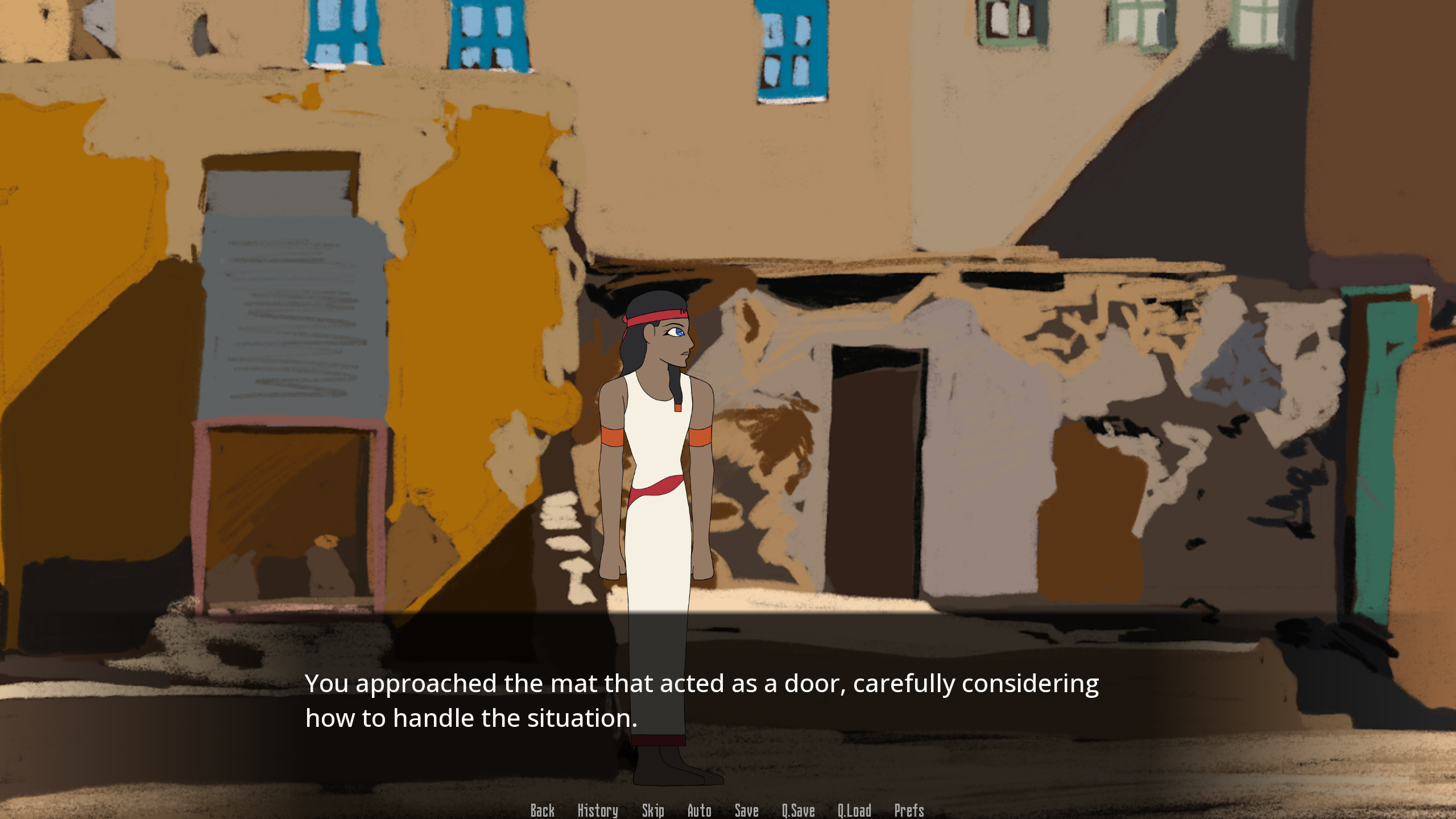Open the Prefs settings menu

909,810
